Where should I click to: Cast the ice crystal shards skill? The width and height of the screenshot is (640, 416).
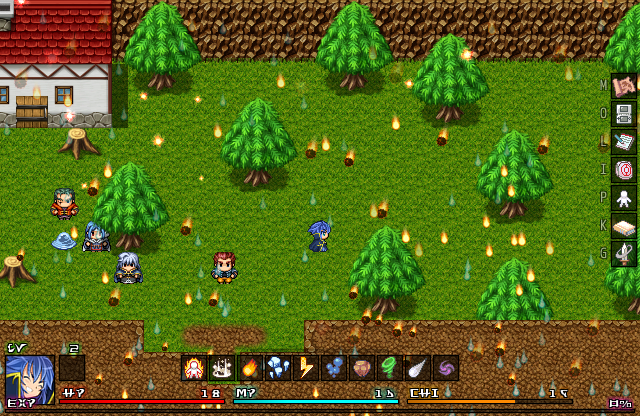pyautogui.click(x=278, y=368)
